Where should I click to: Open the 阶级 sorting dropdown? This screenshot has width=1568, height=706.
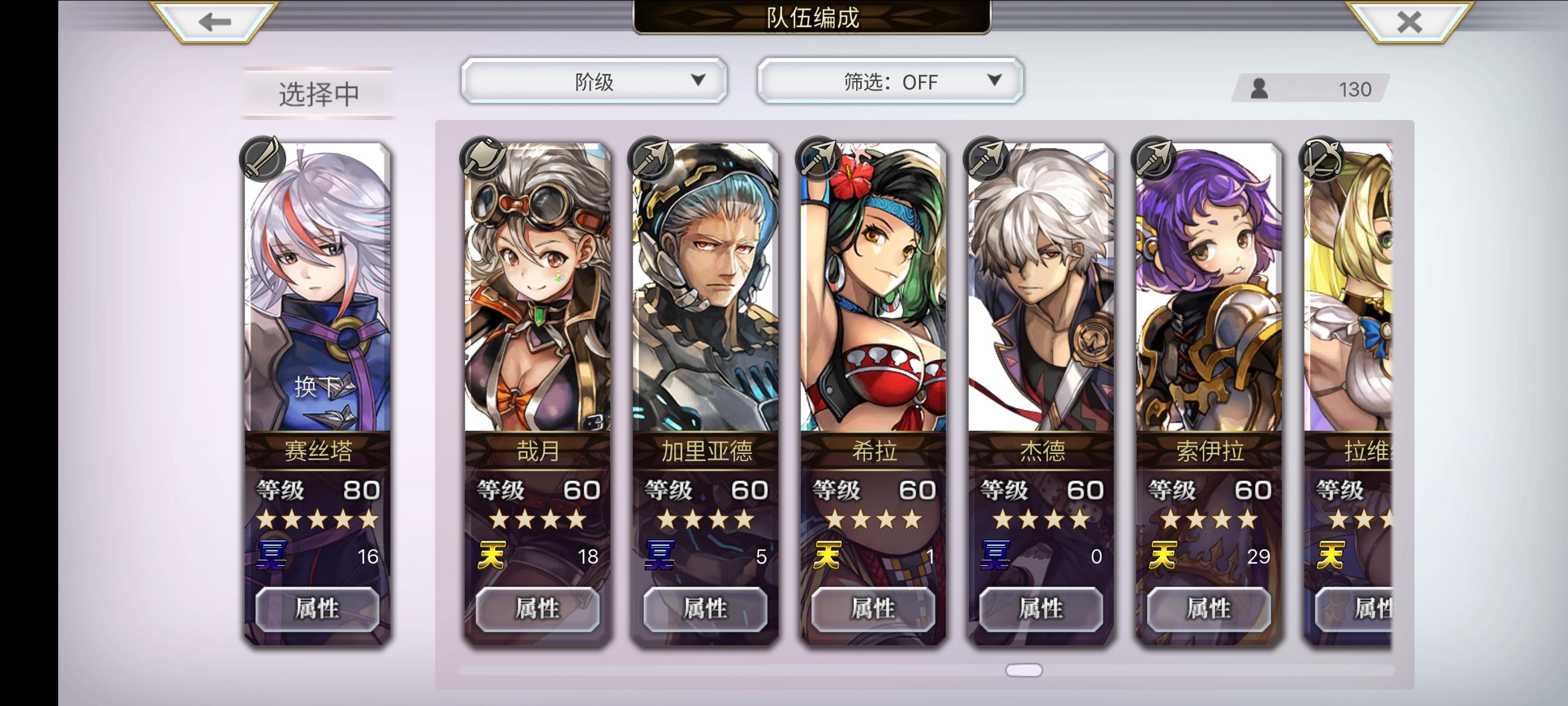tap(592, 81)
